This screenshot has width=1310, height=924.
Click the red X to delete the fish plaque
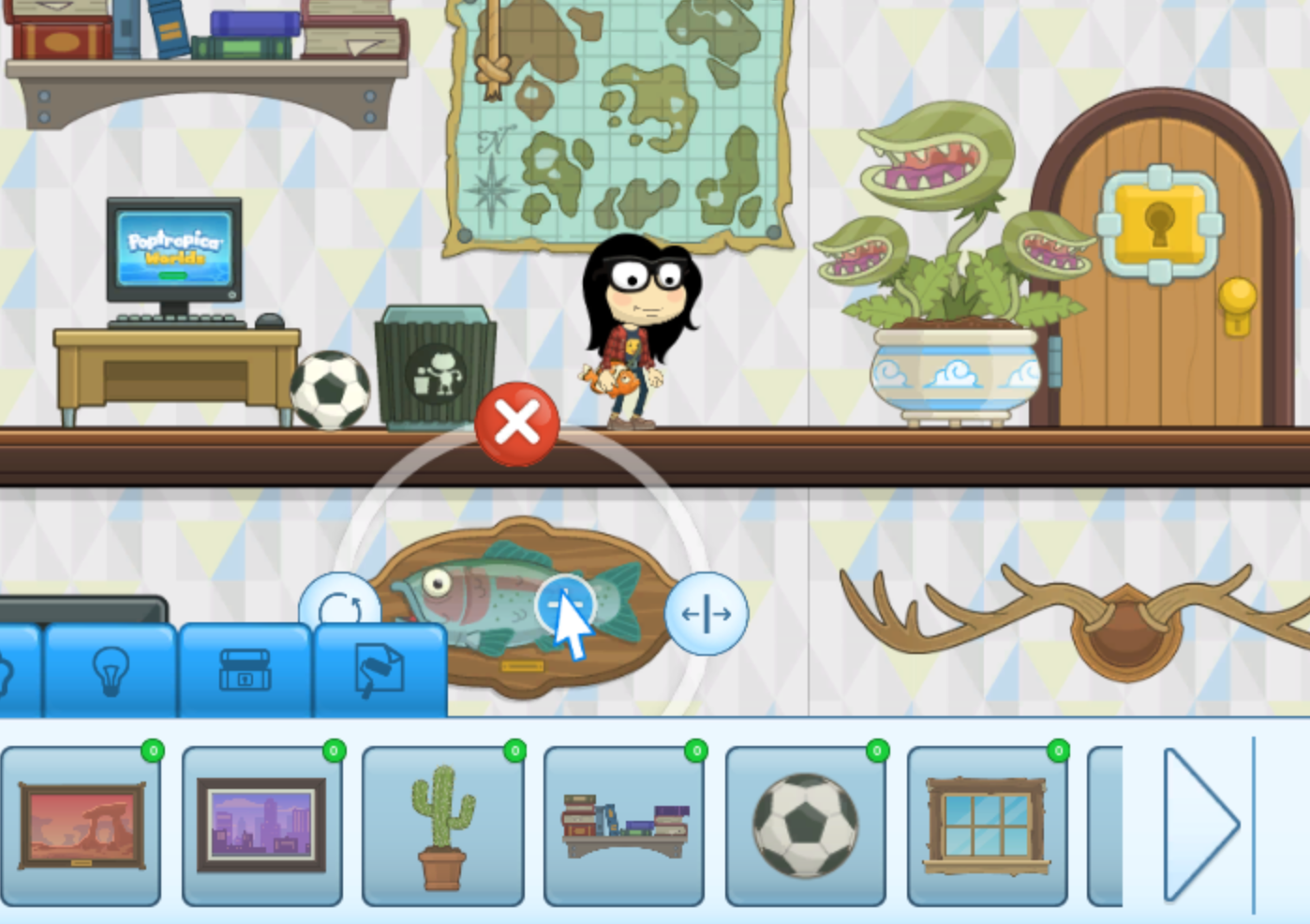[514, 424]
